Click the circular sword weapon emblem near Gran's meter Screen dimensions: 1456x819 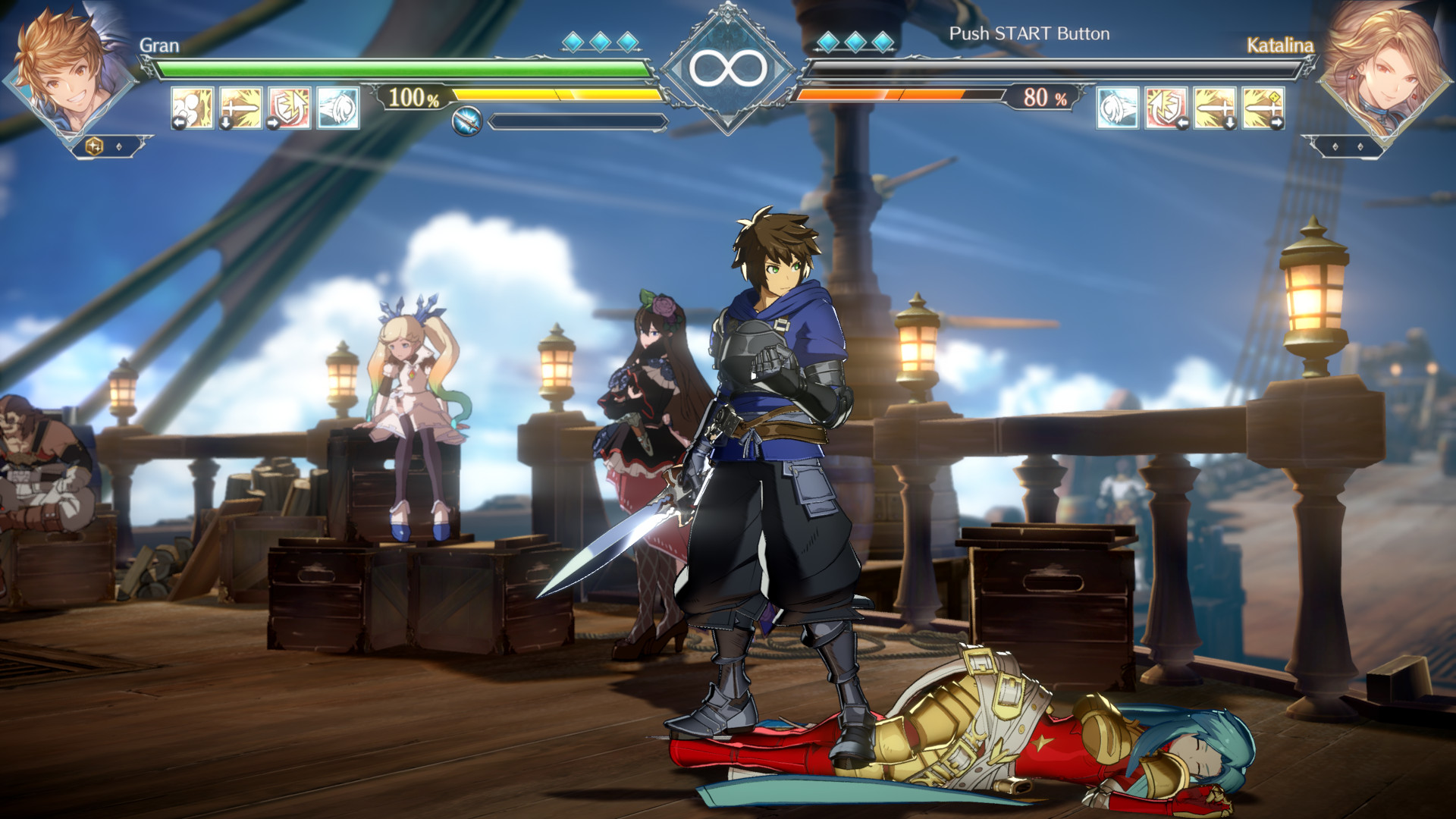468,119
